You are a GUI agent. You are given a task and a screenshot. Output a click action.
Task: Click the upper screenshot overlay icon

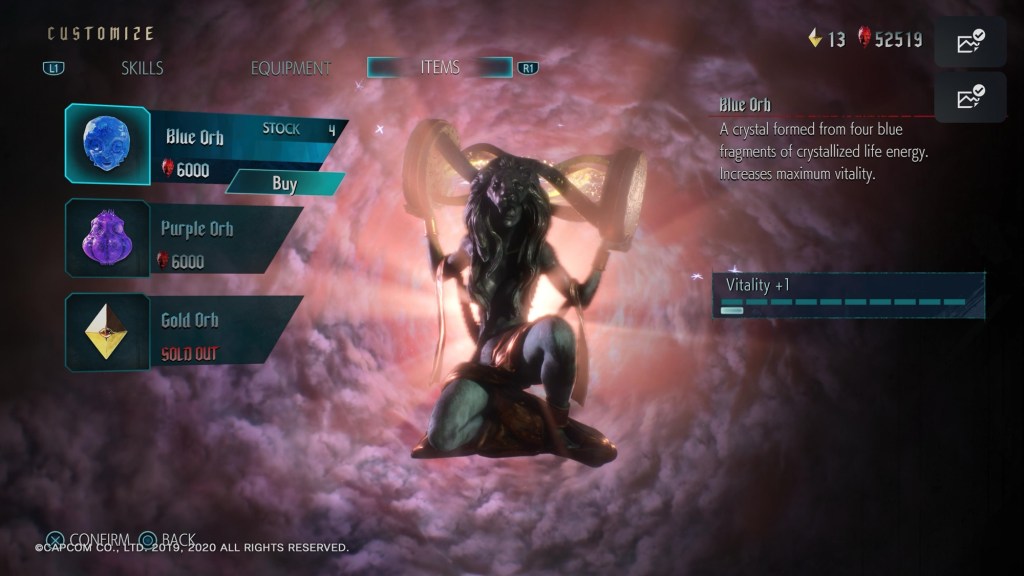969,42
